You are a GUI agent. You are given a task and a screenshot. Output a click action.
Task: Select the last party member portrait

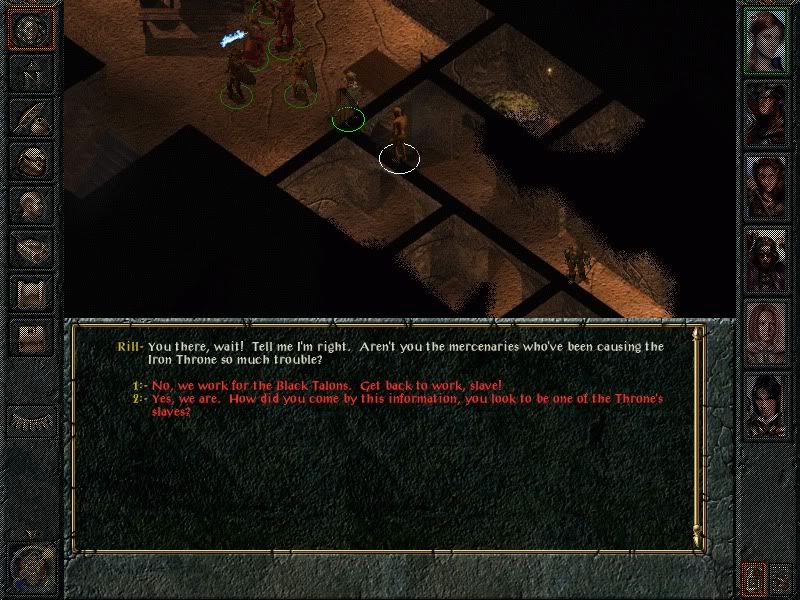coord(767,403)
